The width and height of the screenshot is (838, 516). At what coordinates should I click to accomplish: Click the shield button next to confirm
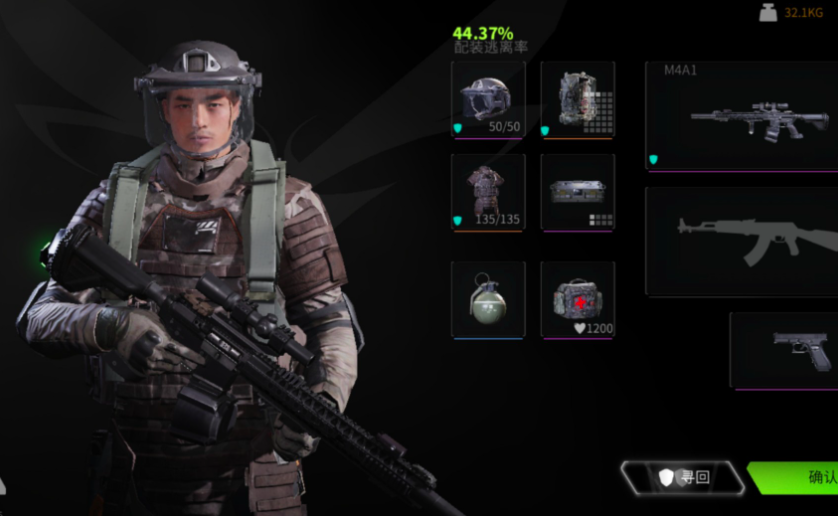(683, 477)
